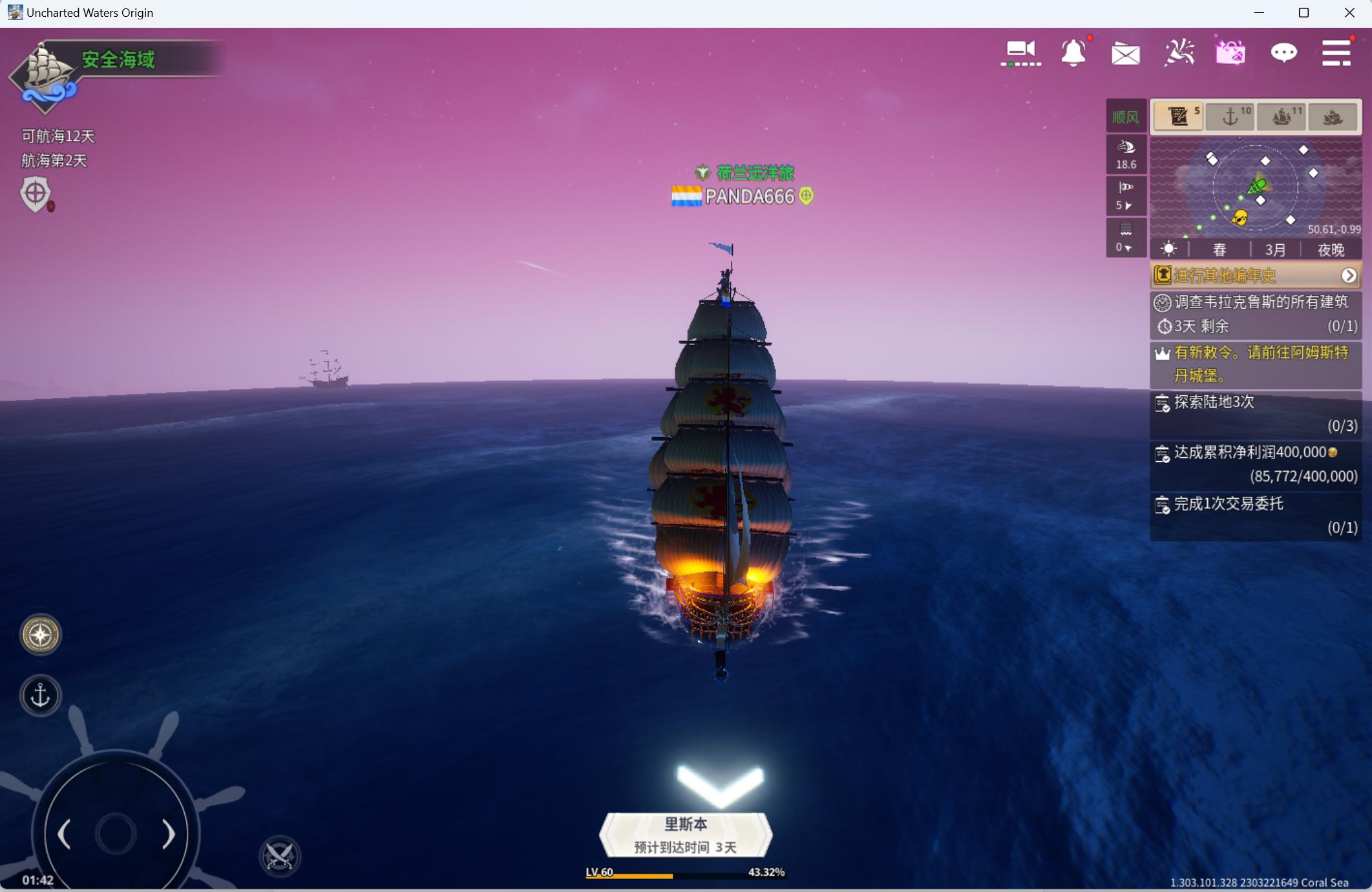
Task: Toggle the shipwreck tab on the minimap panel
Action: (1333, 116)
